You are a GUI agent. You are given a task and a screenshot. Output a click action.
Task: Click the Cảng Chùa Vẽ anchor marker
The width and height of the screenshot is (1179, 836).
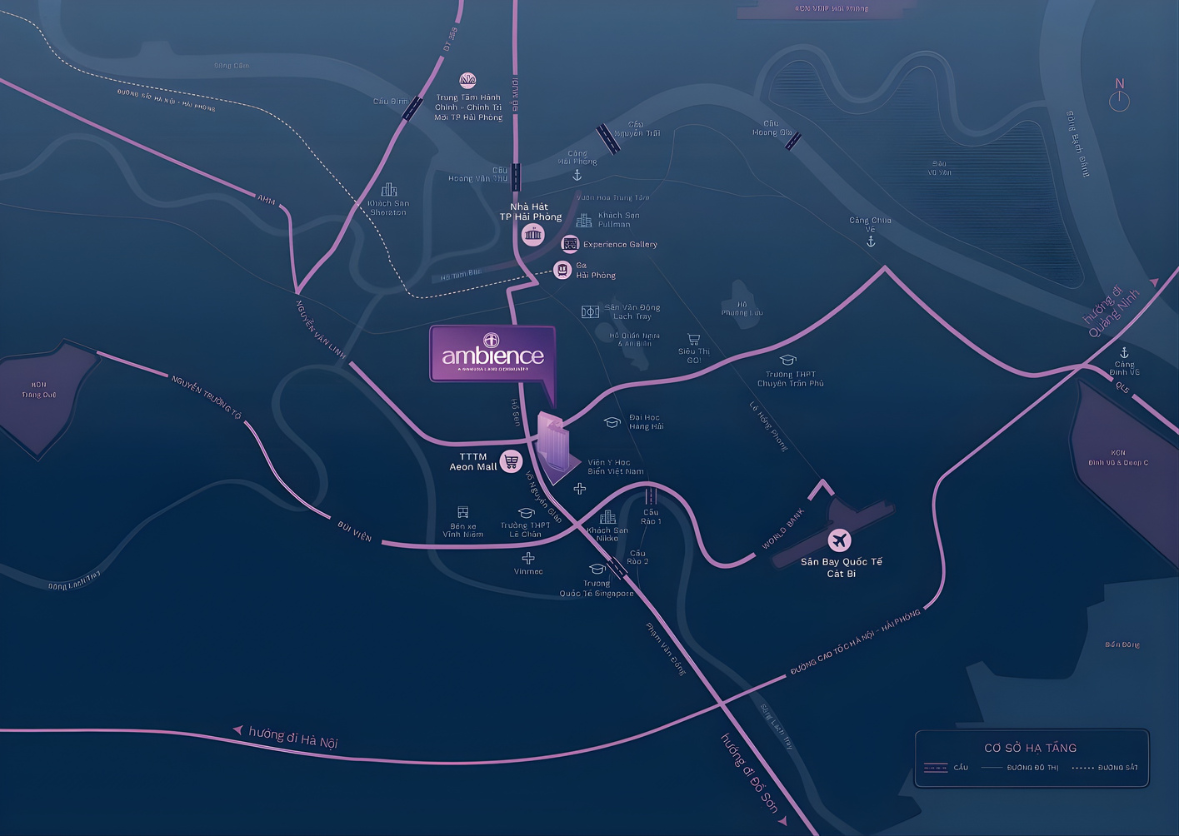(870, 241)
